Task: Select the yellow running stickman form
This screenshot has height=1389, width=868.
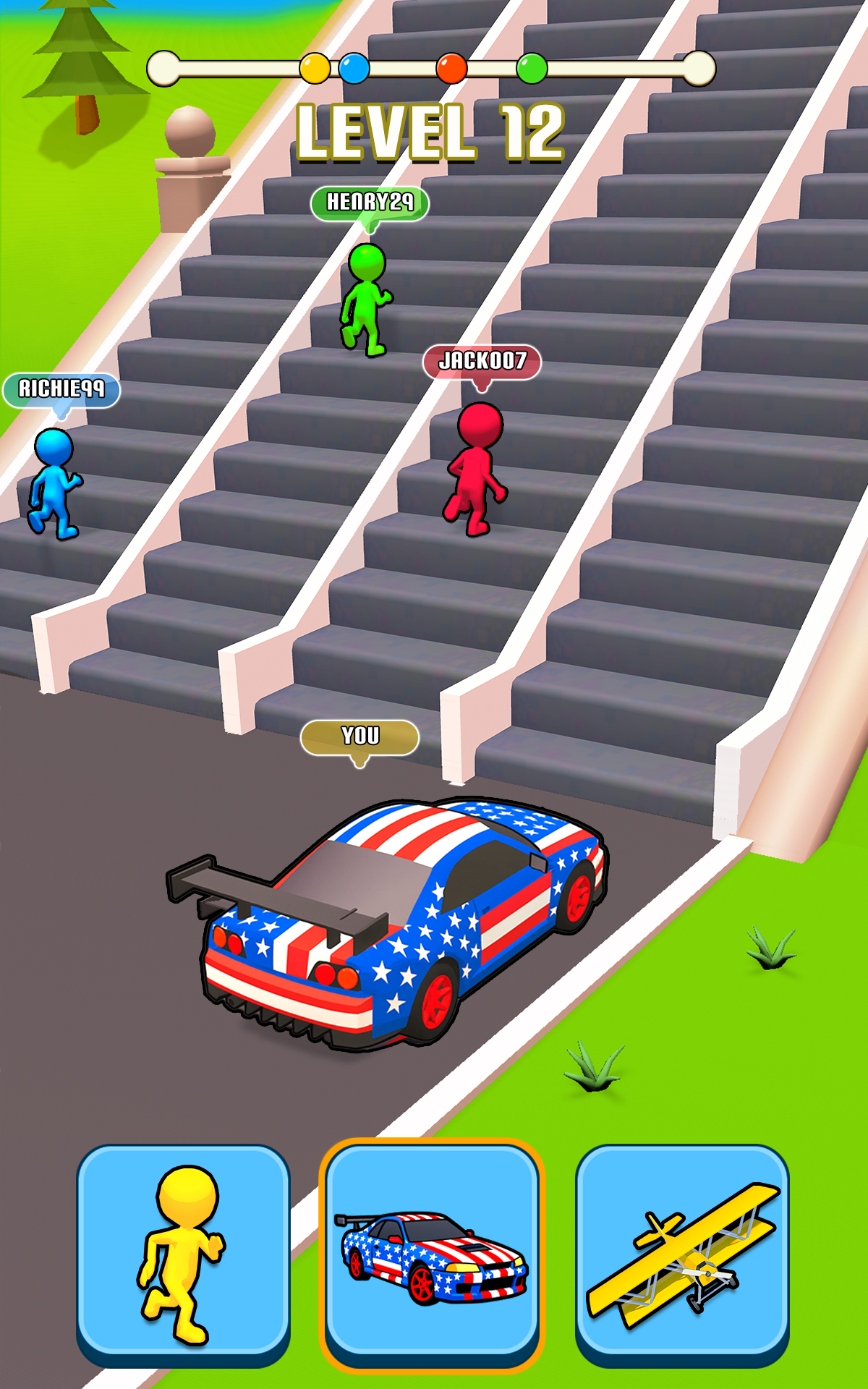Action: point(183,1254)
